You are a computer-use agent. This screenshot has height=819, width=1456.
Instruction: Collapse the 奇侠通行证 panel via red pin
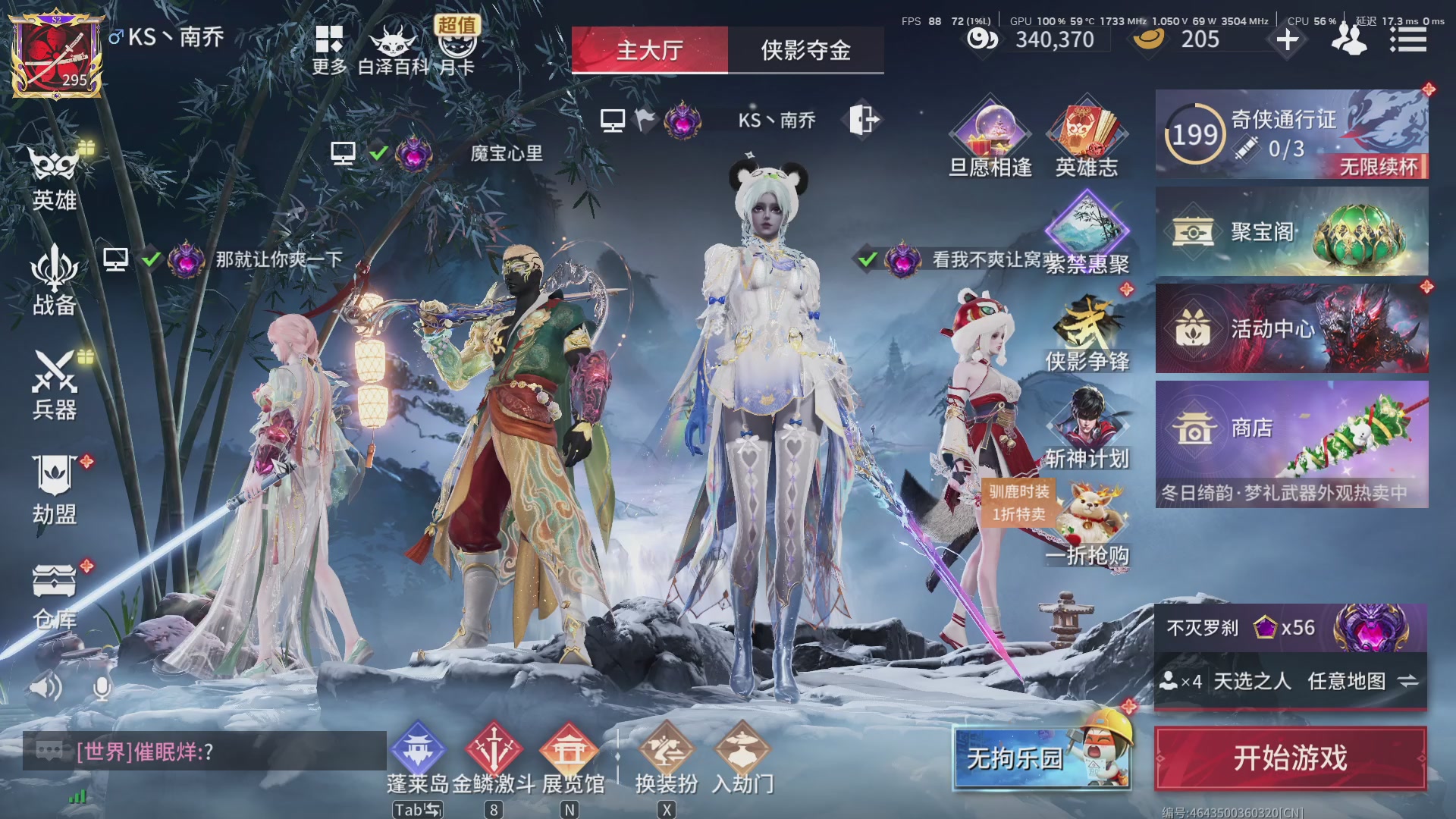[x=1429, y=89]
